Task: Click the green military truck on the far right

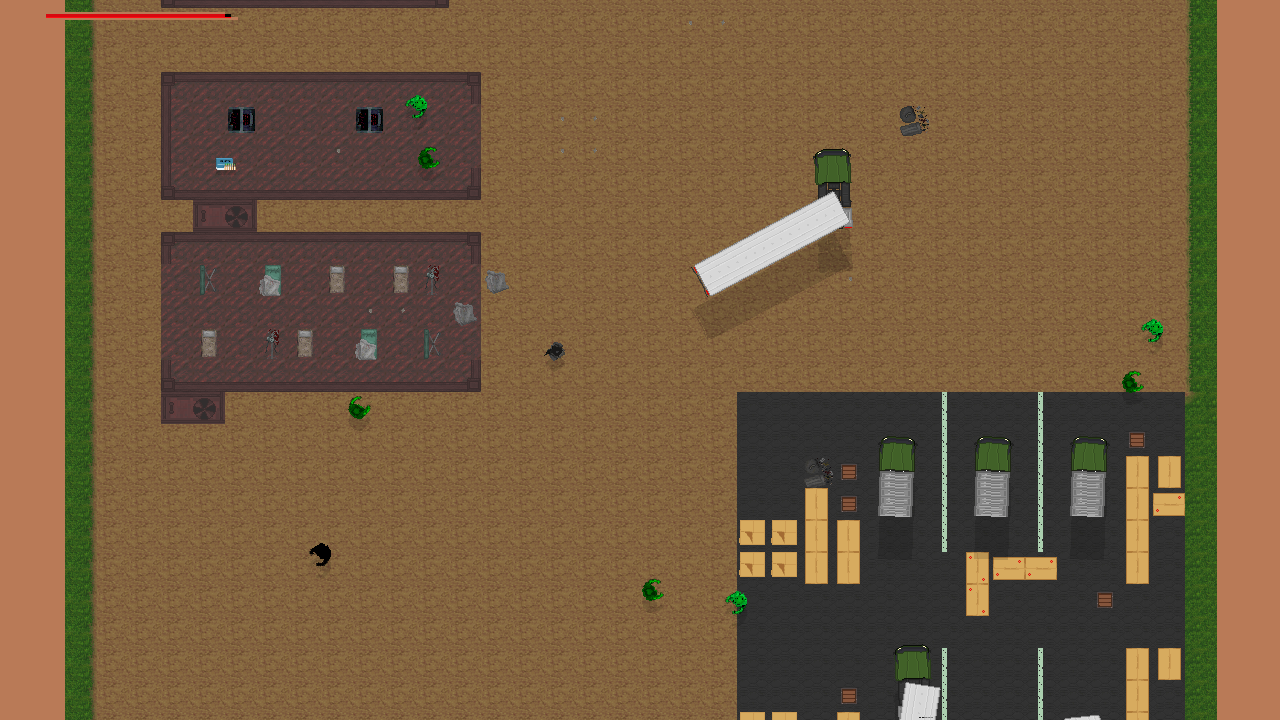Action: (1088, 460)
